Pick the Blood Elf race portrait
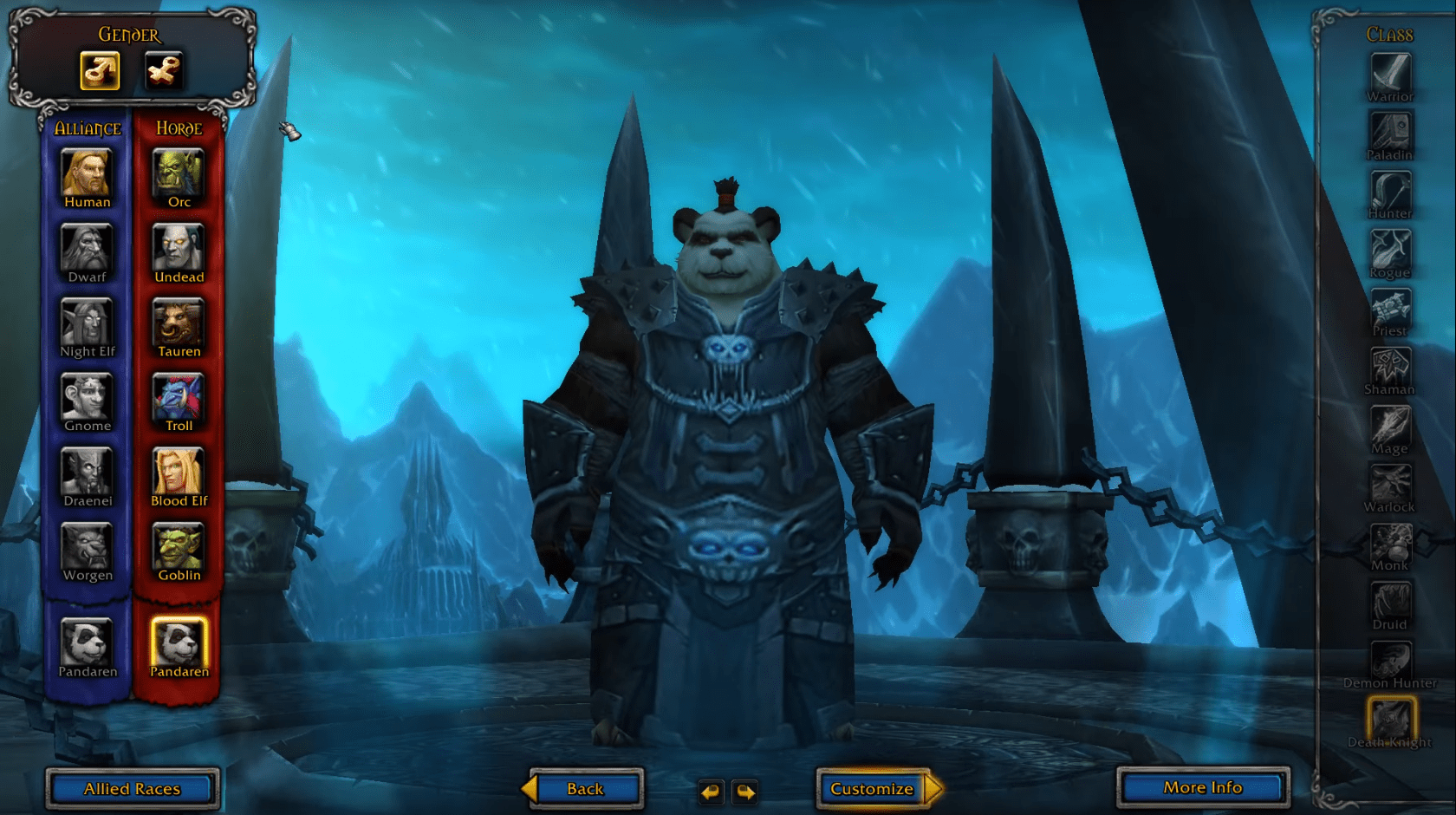 [178, 470]
